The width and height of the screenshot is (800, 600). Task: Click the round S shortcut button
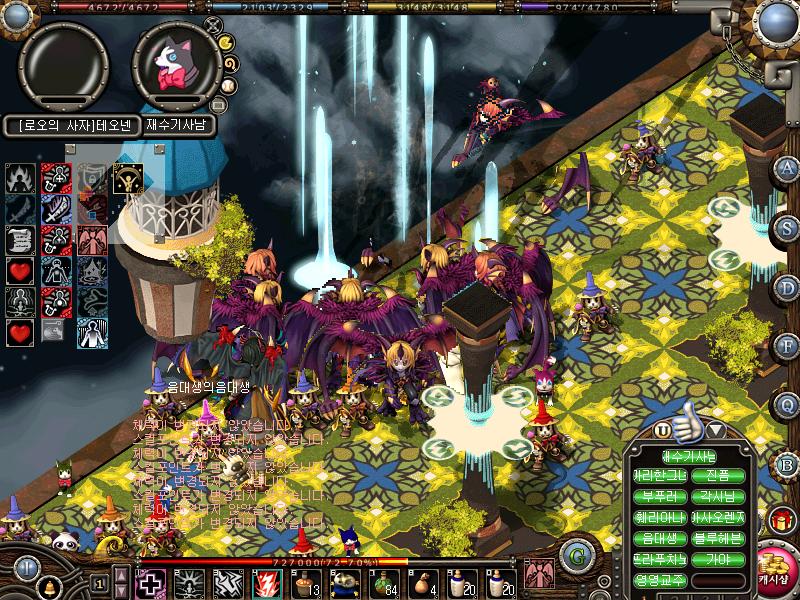[x=787, y=227]
